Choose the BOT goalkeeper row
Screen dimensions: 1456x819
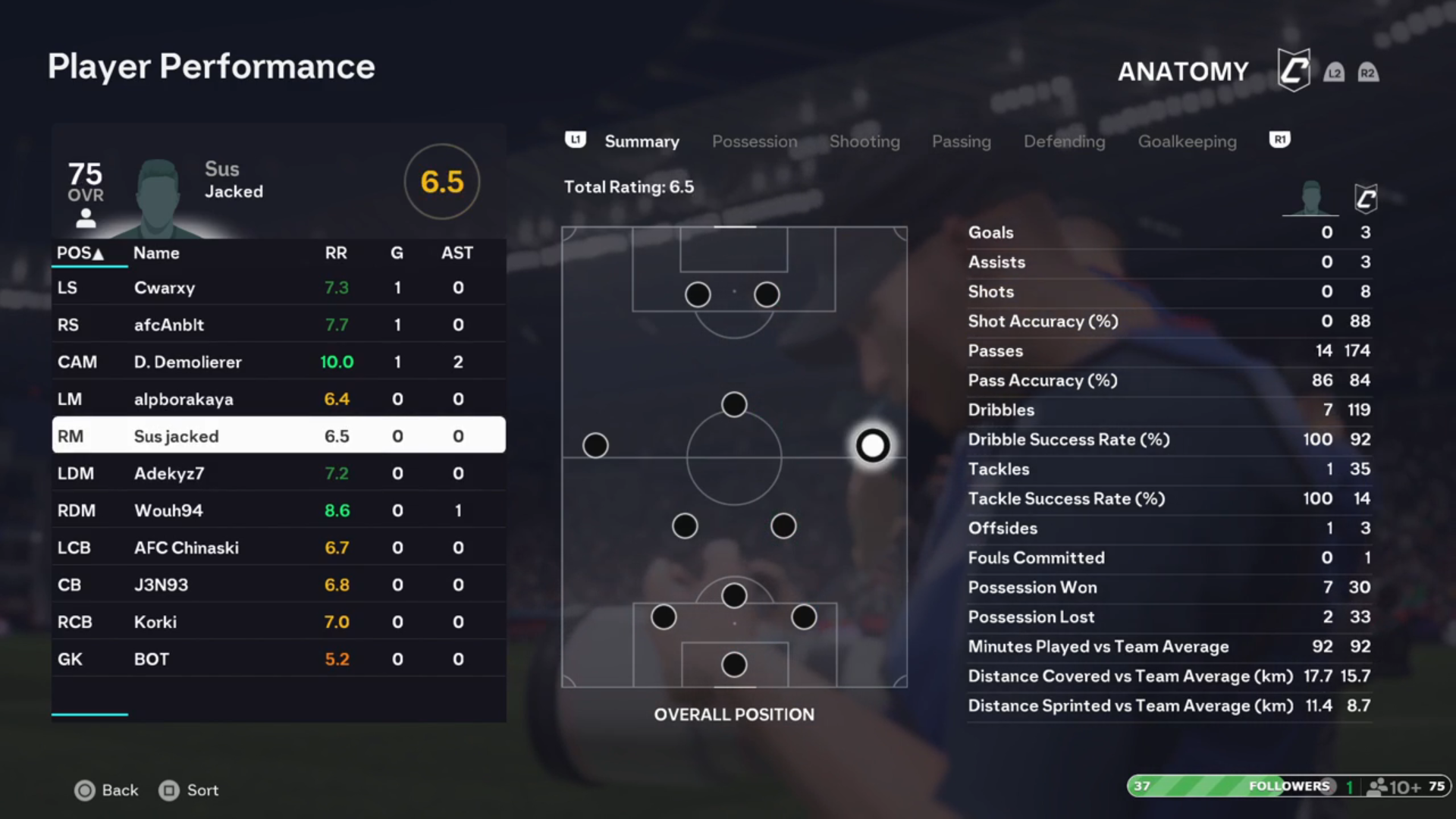(278, 660)
